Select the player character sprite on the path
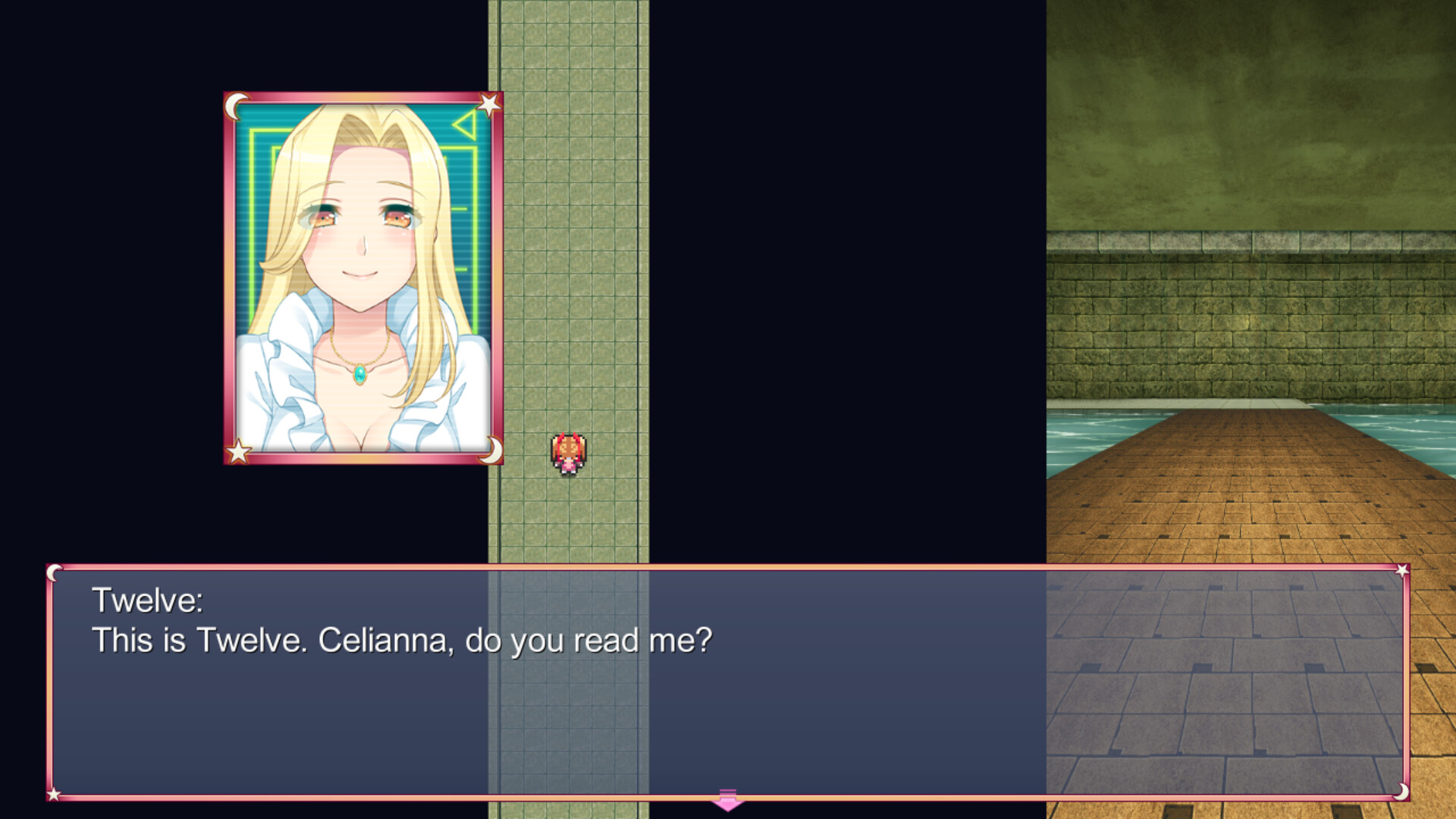 pyautogui.click(x=568, y=453)
